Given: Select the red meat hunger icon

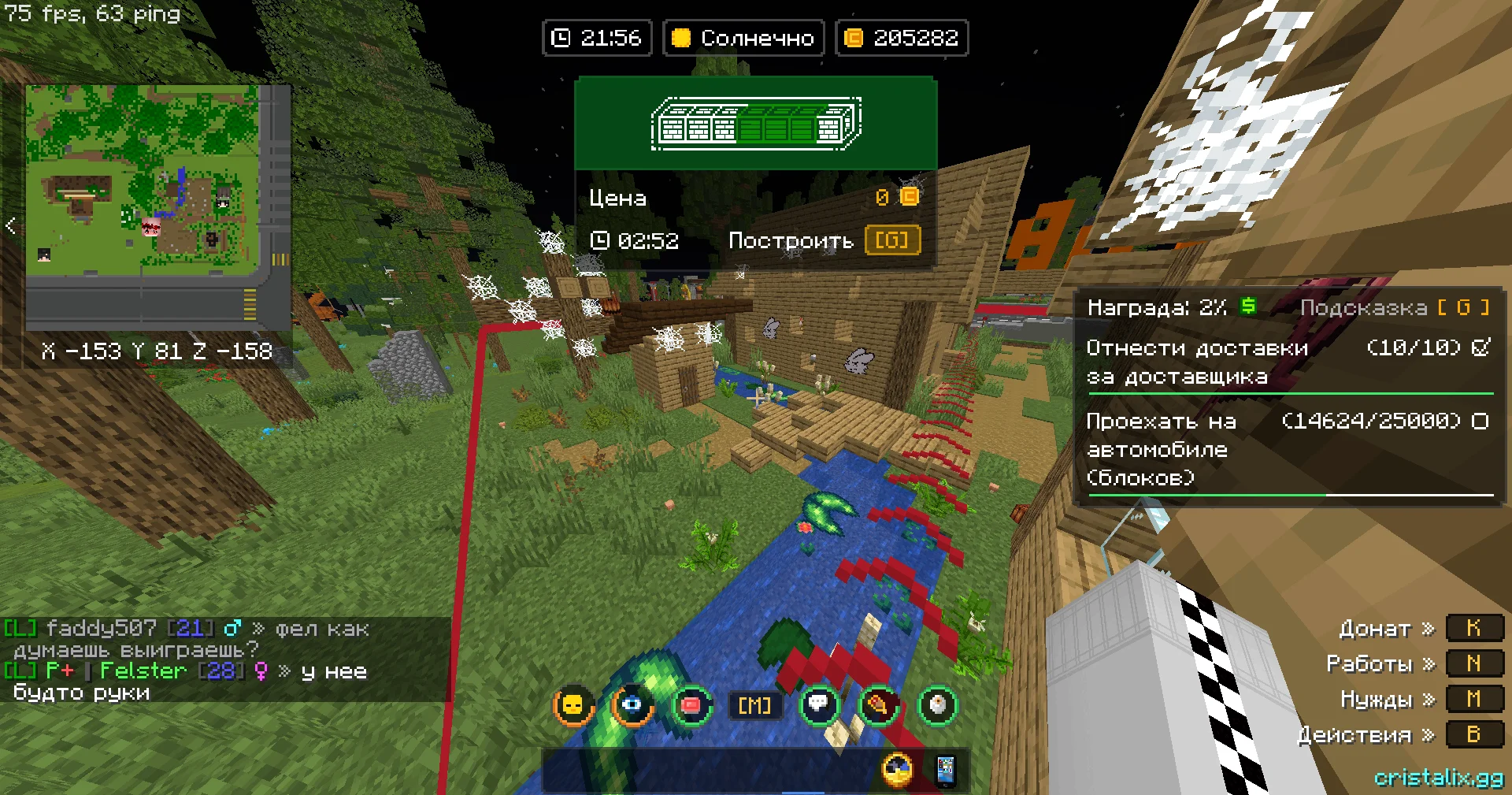Looking at the screenshot, I should [691, 704].
